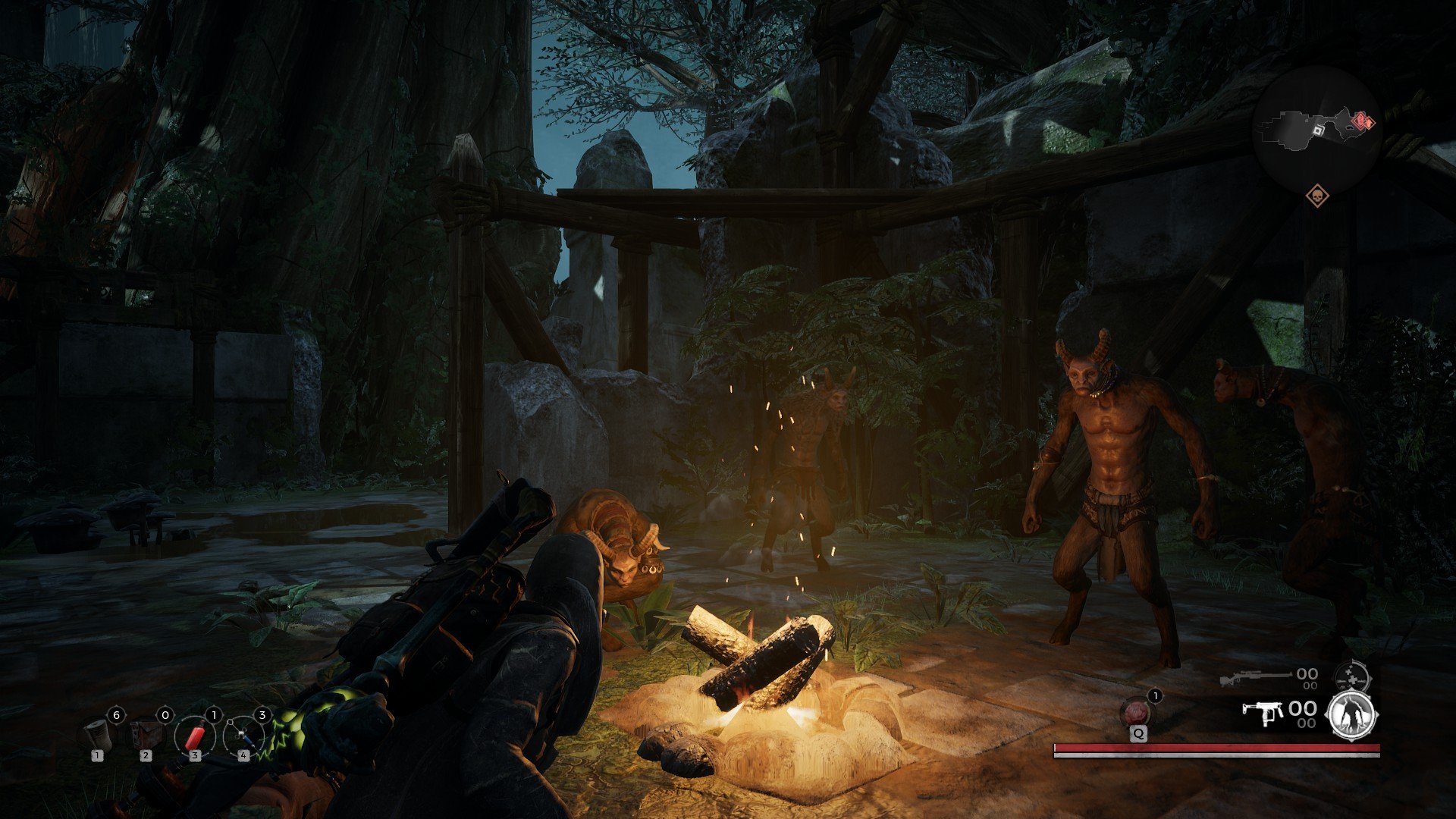Screen dimensions: 1456x819
Task: Click the white stamina bar below the health bar
Action: 1217,755
